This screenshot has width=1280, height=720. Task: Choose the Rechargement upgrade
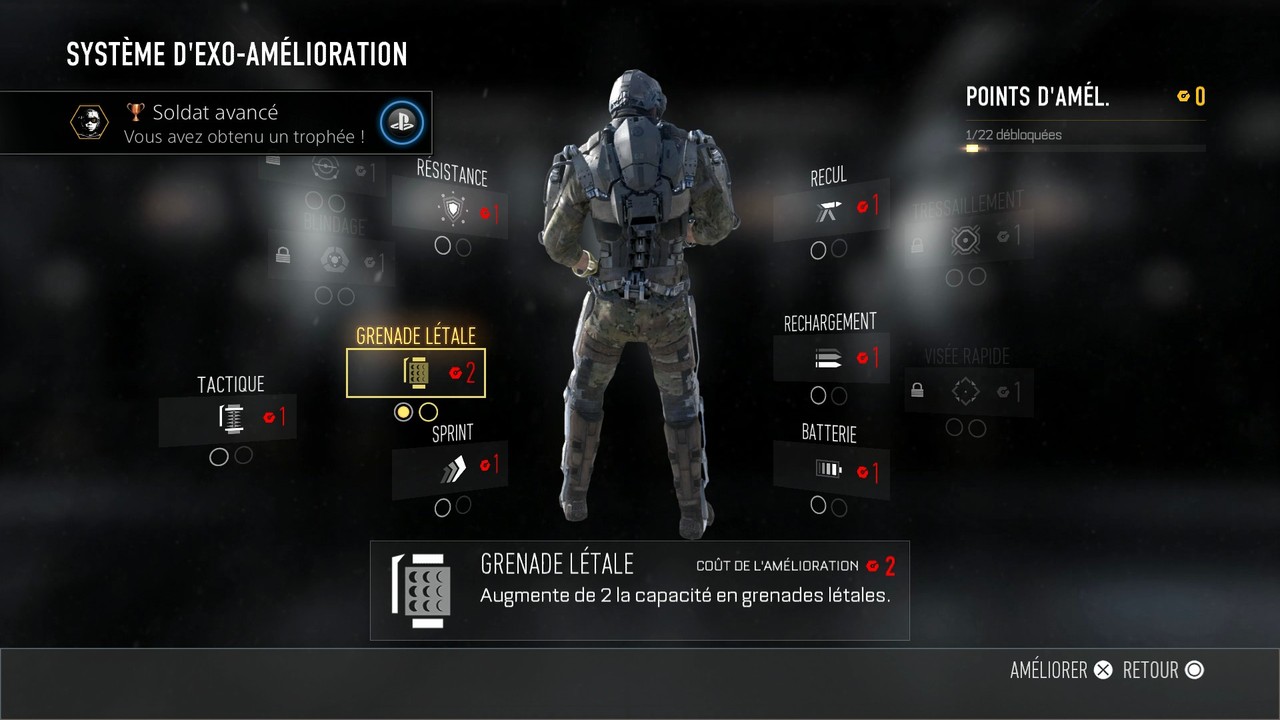click(831, 357)
